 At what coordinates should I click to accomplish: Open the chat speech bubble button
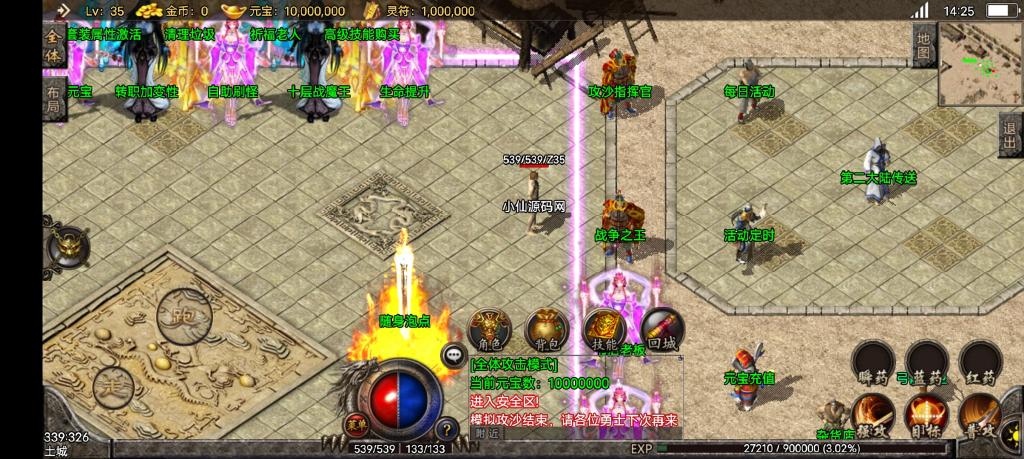click(455, 354)
